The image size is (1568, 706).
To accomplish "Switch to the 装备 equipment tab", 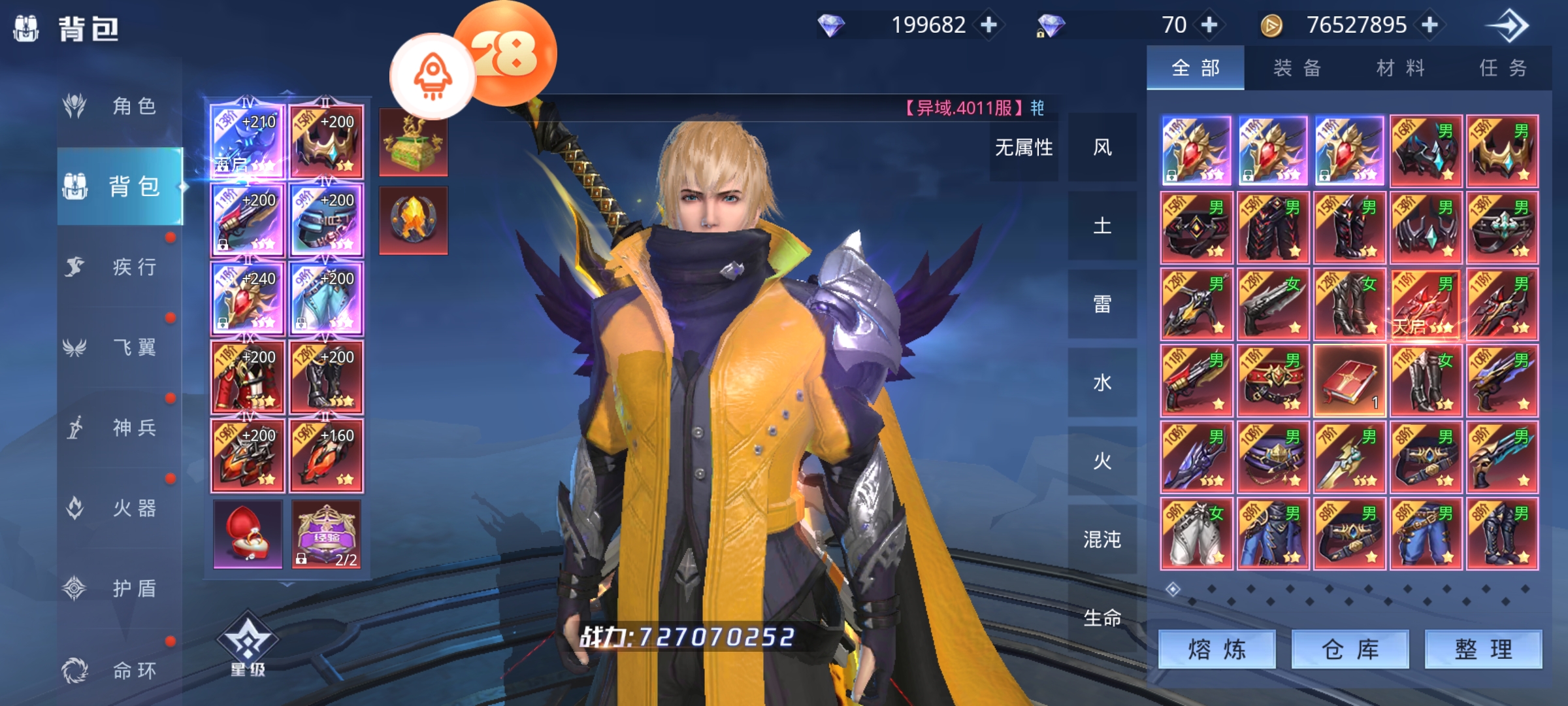I will coord(1298,68).
